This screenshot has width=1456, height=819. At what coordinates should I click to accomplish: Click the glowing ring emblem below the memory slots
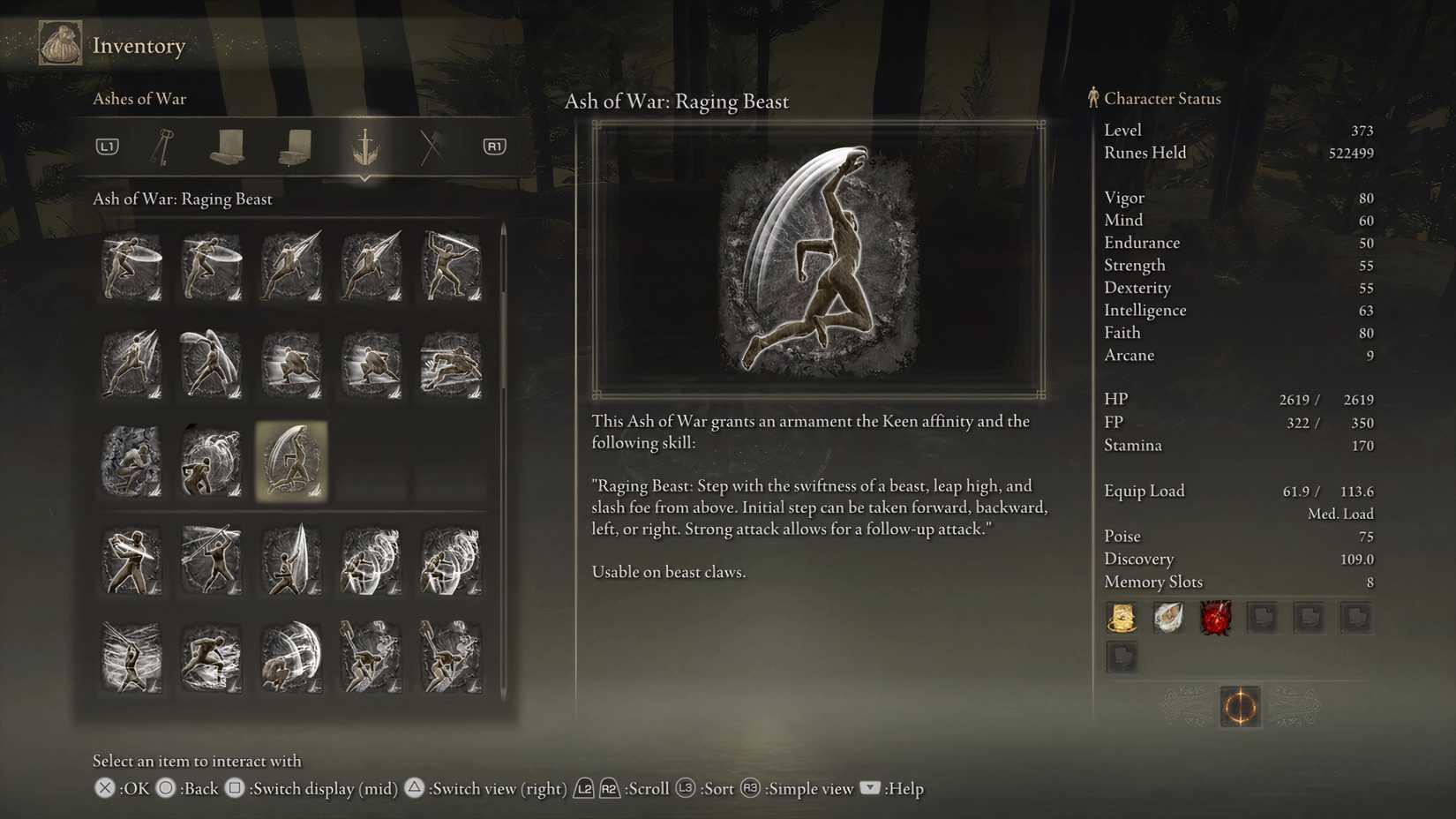[x=1239, y=706]
